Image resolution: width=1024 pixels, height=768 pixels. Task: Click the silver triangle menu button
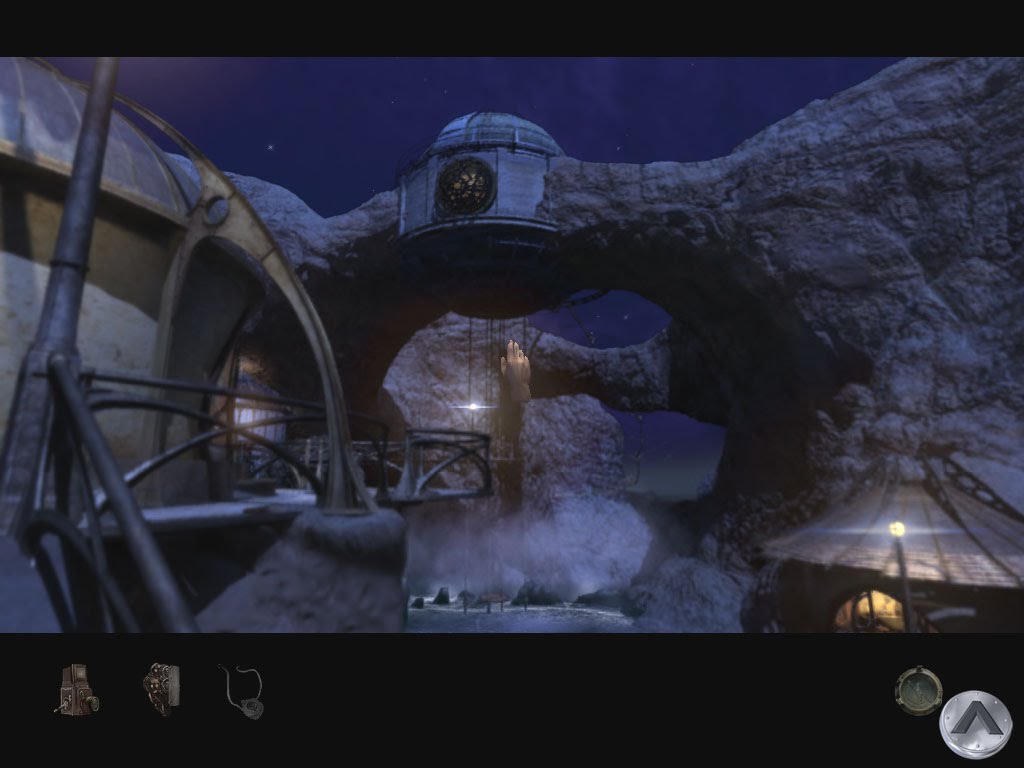(x=975, y=724)
